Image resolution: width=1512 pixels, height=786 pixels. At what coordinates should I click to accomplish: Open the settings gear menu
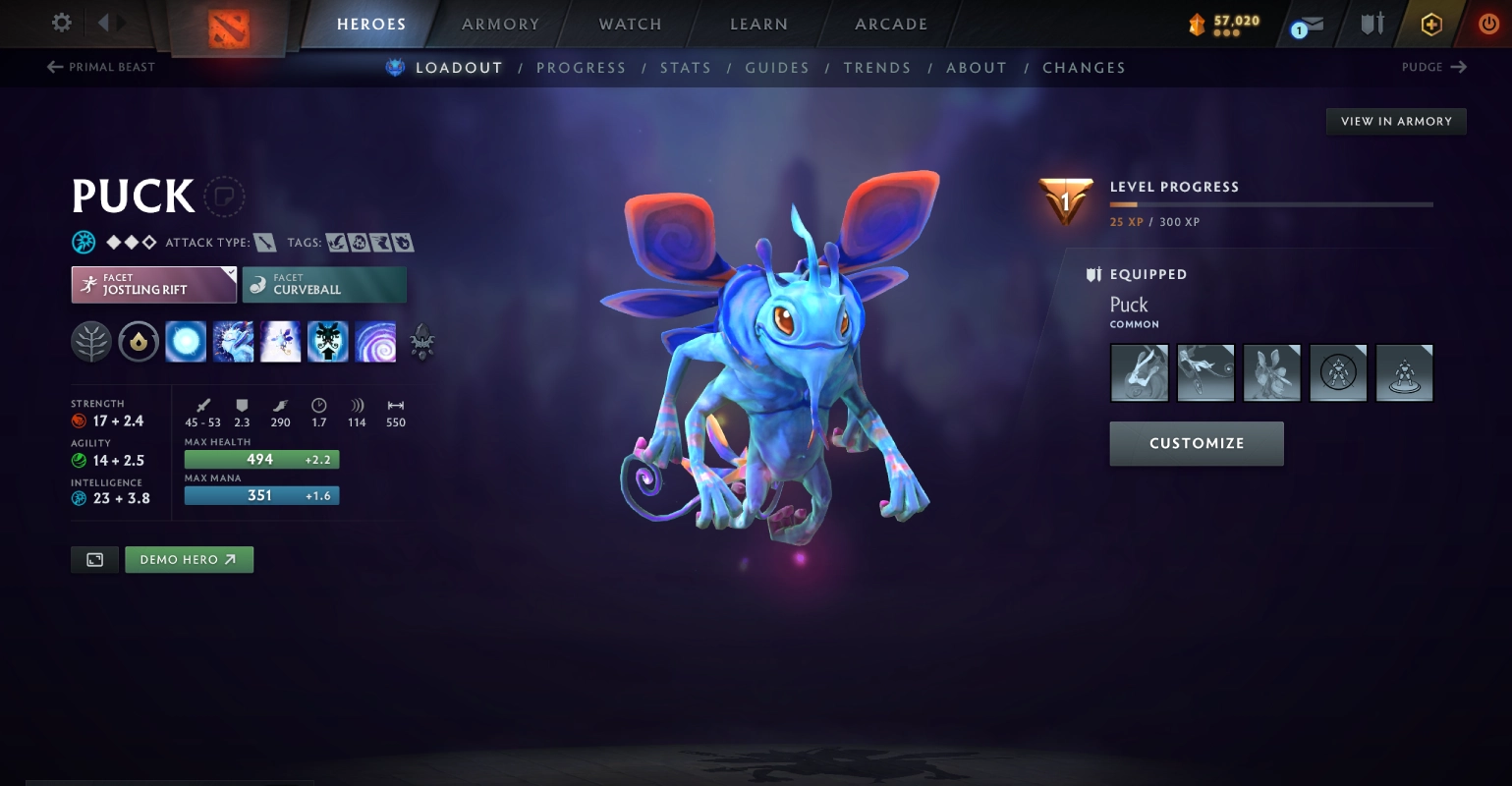pyautogui.click(x=62, y=23)
